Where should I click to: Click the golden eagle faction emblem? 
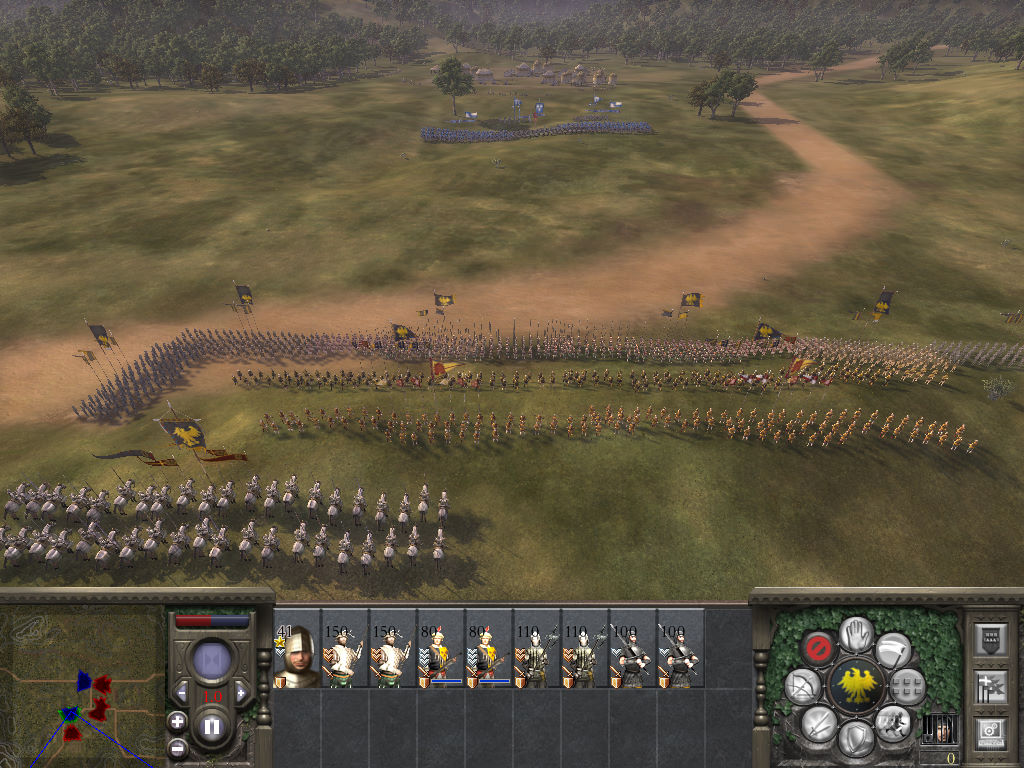click(856, 685)
